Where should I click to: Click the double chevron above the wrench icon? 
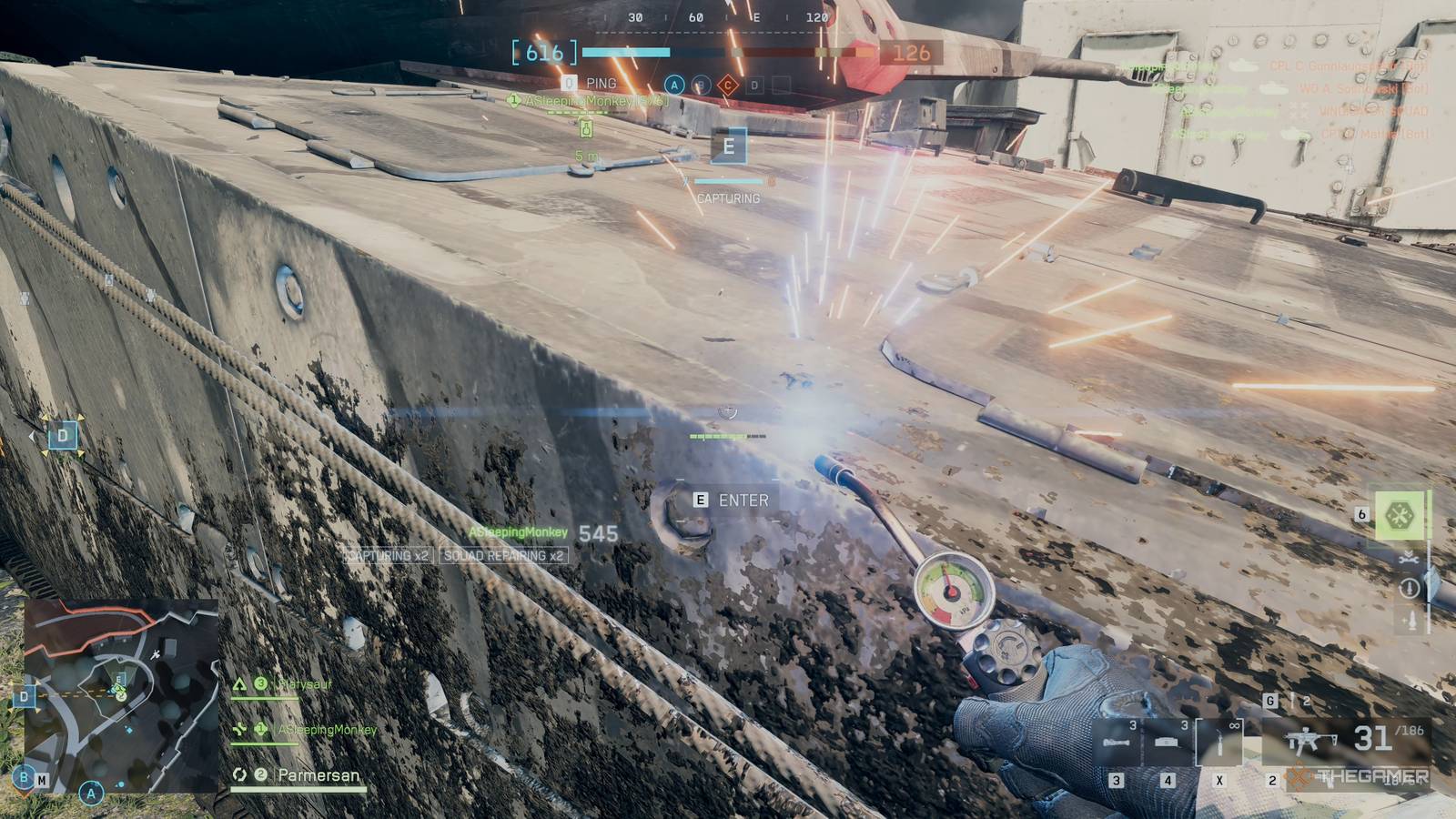tap(1408, 552)
